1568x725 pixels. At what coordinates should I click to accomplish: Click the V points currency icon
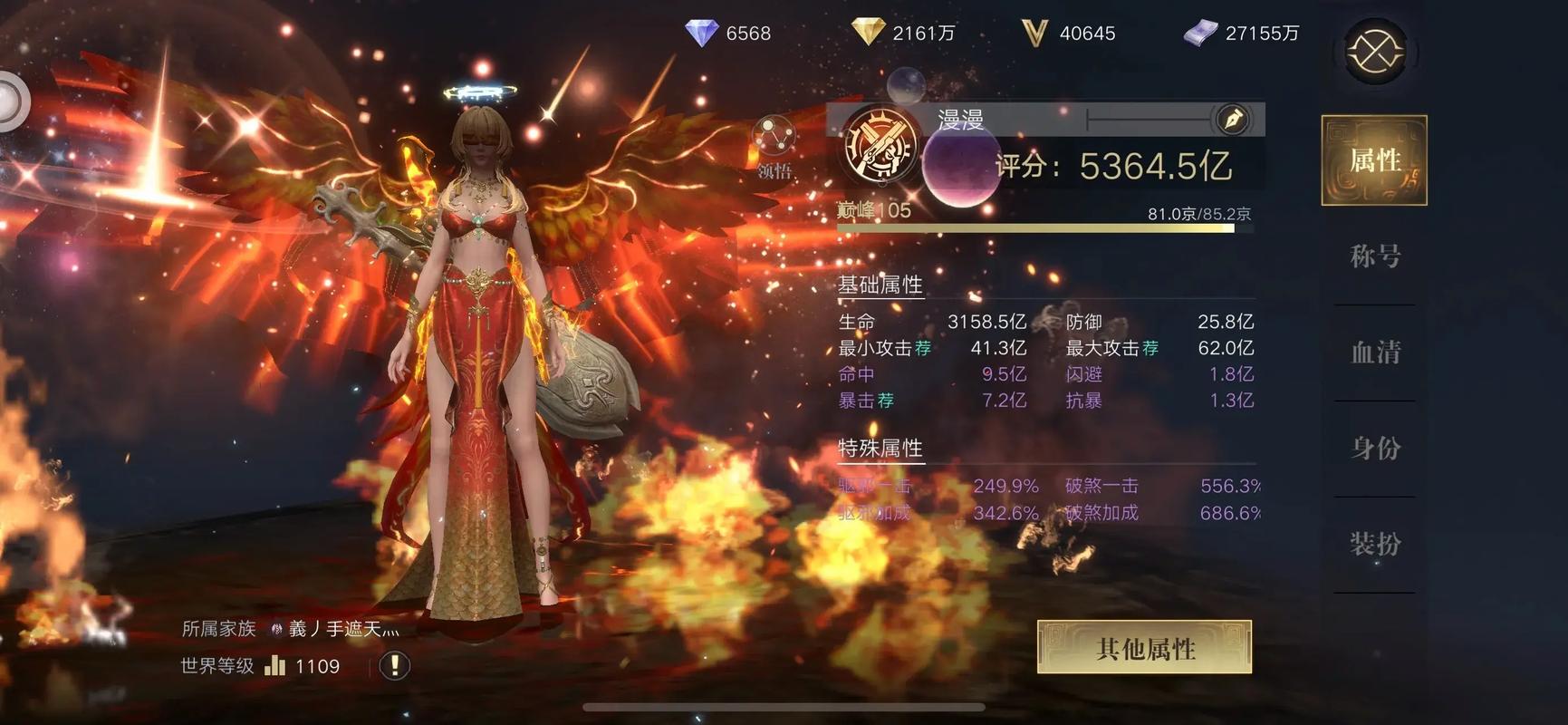pos(1034,32)
